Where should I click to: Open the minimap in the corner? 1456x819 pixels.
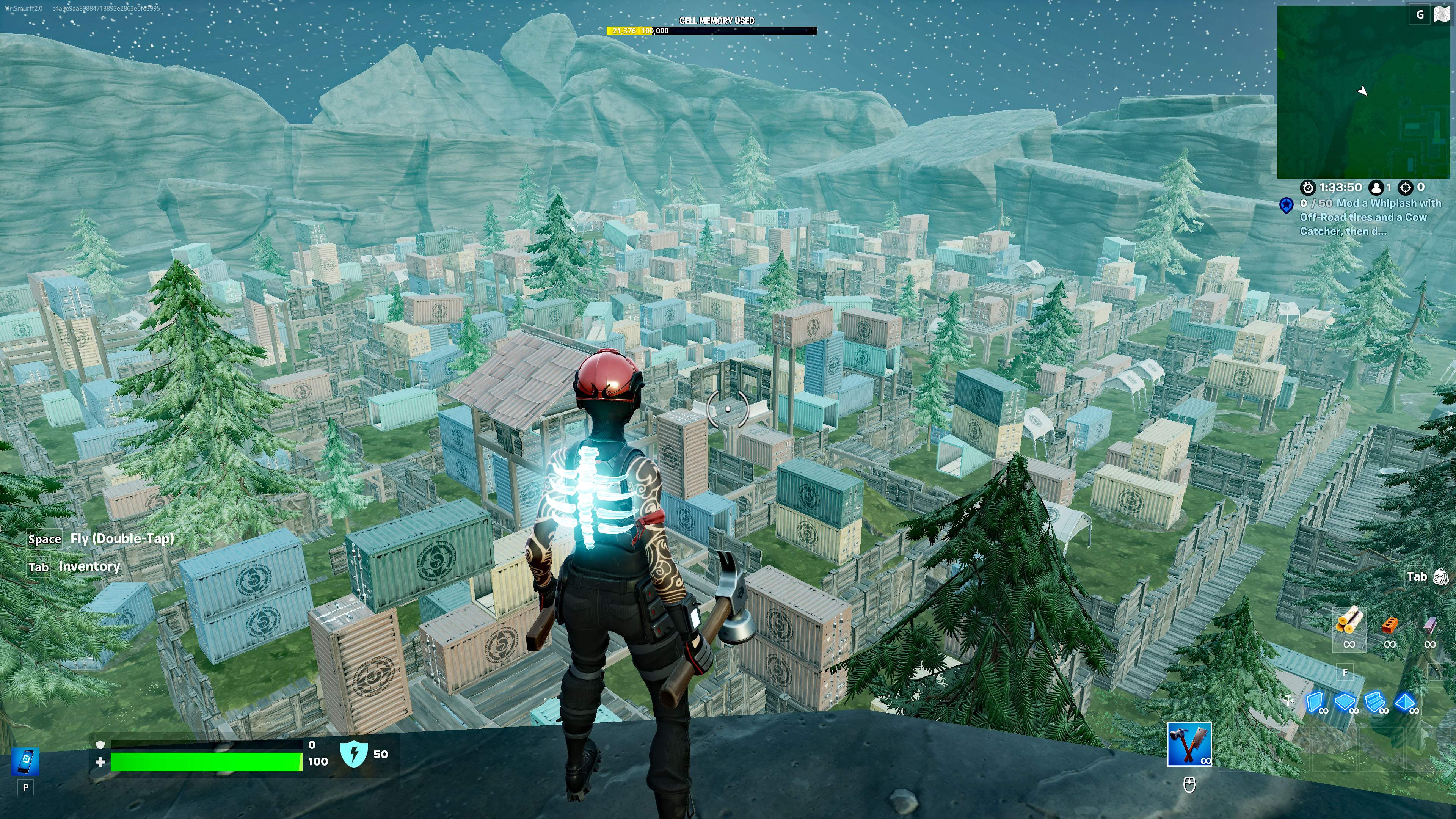[1362, 93]
